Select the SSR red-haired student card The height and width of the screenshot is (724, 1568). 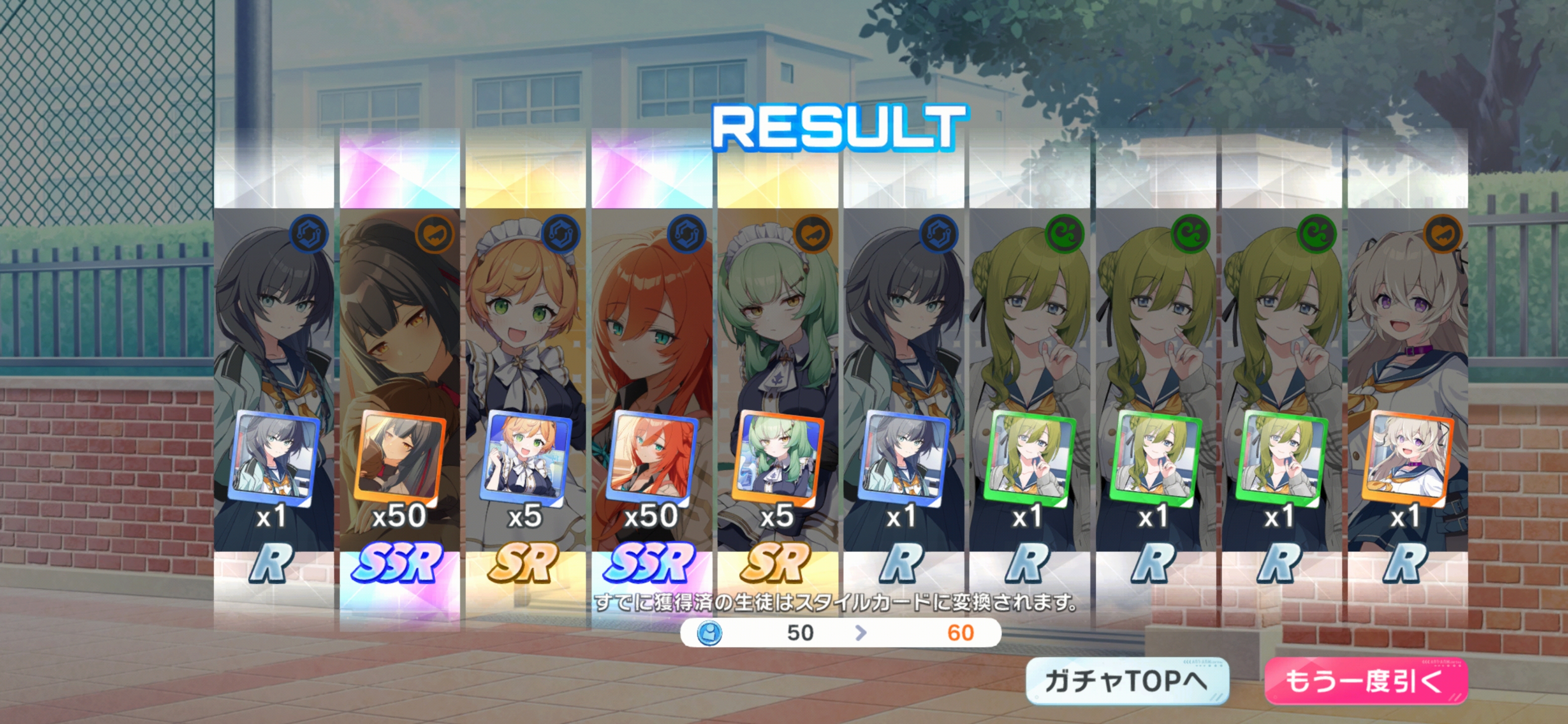tap(651, 390)
